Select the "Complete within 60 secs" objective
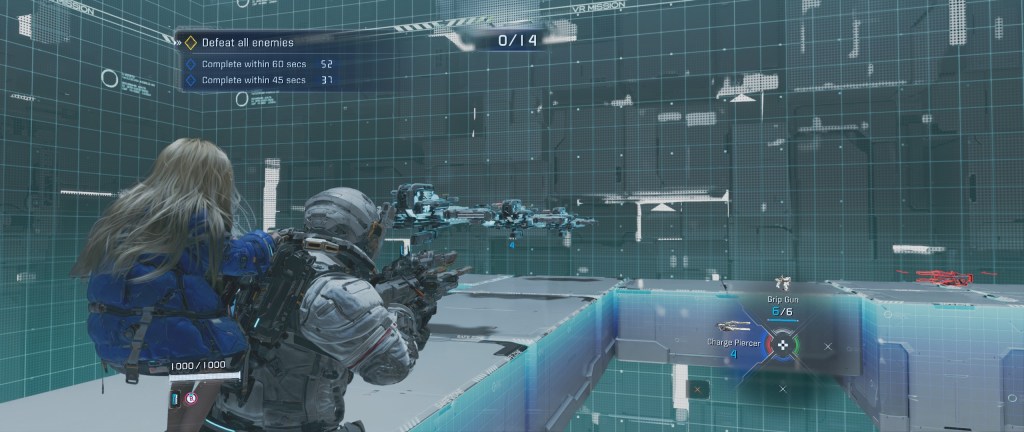Image resolution: width=1024 pixels, height=432 pixels. coord(254,63)
